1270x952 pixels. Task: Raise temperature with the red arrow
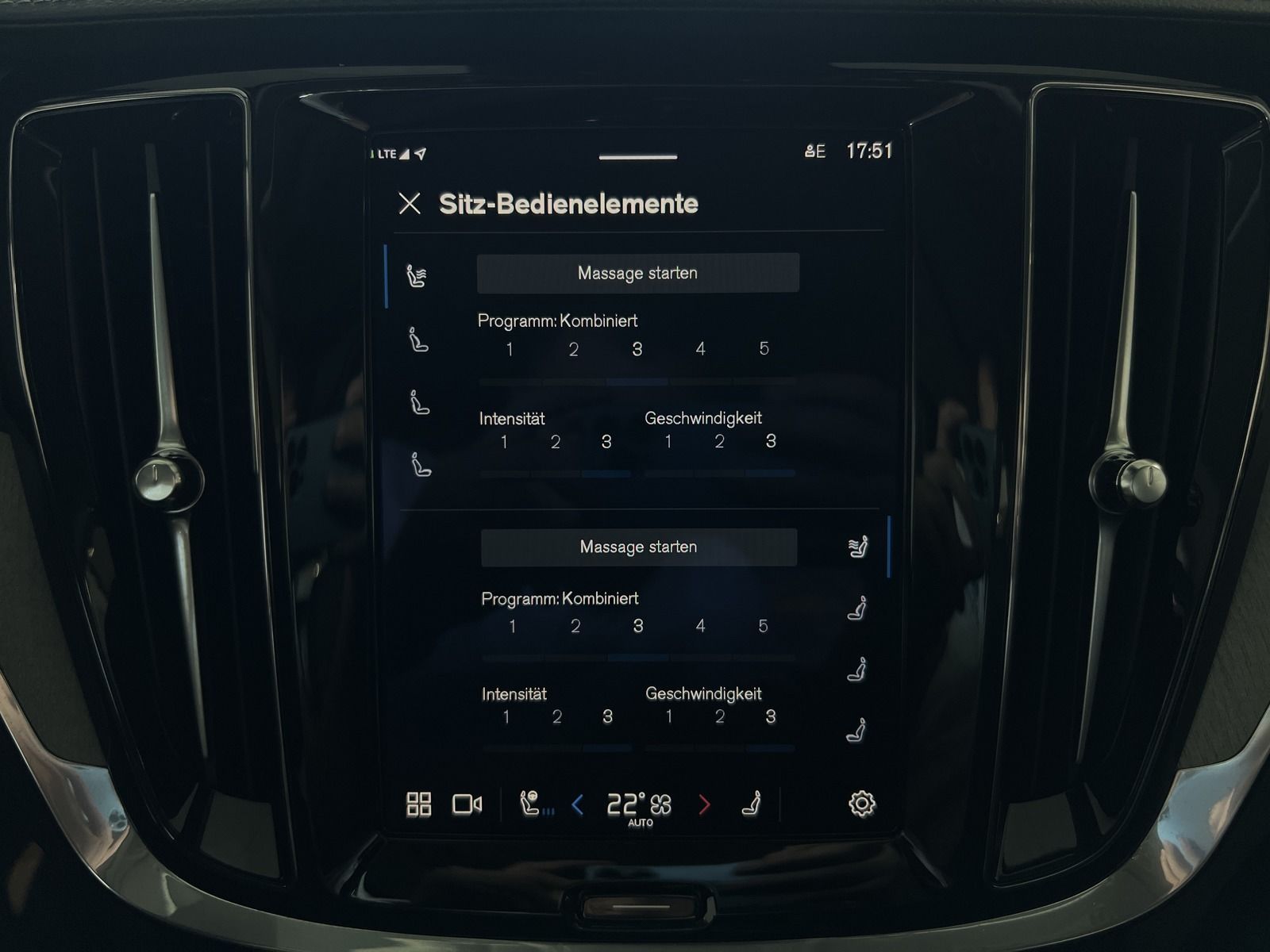704,806
